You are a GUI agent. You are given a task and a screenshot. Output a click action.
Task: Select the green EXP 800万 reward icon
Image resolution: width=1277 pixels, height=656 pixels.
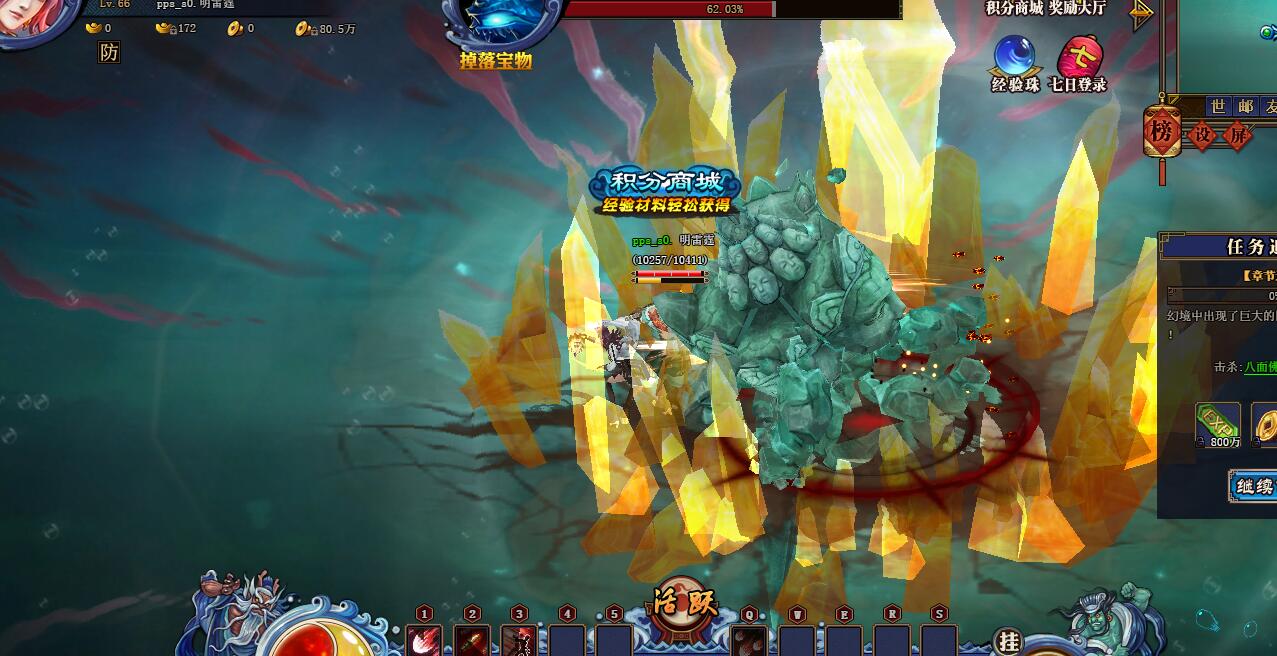(x=1218, y=424)
